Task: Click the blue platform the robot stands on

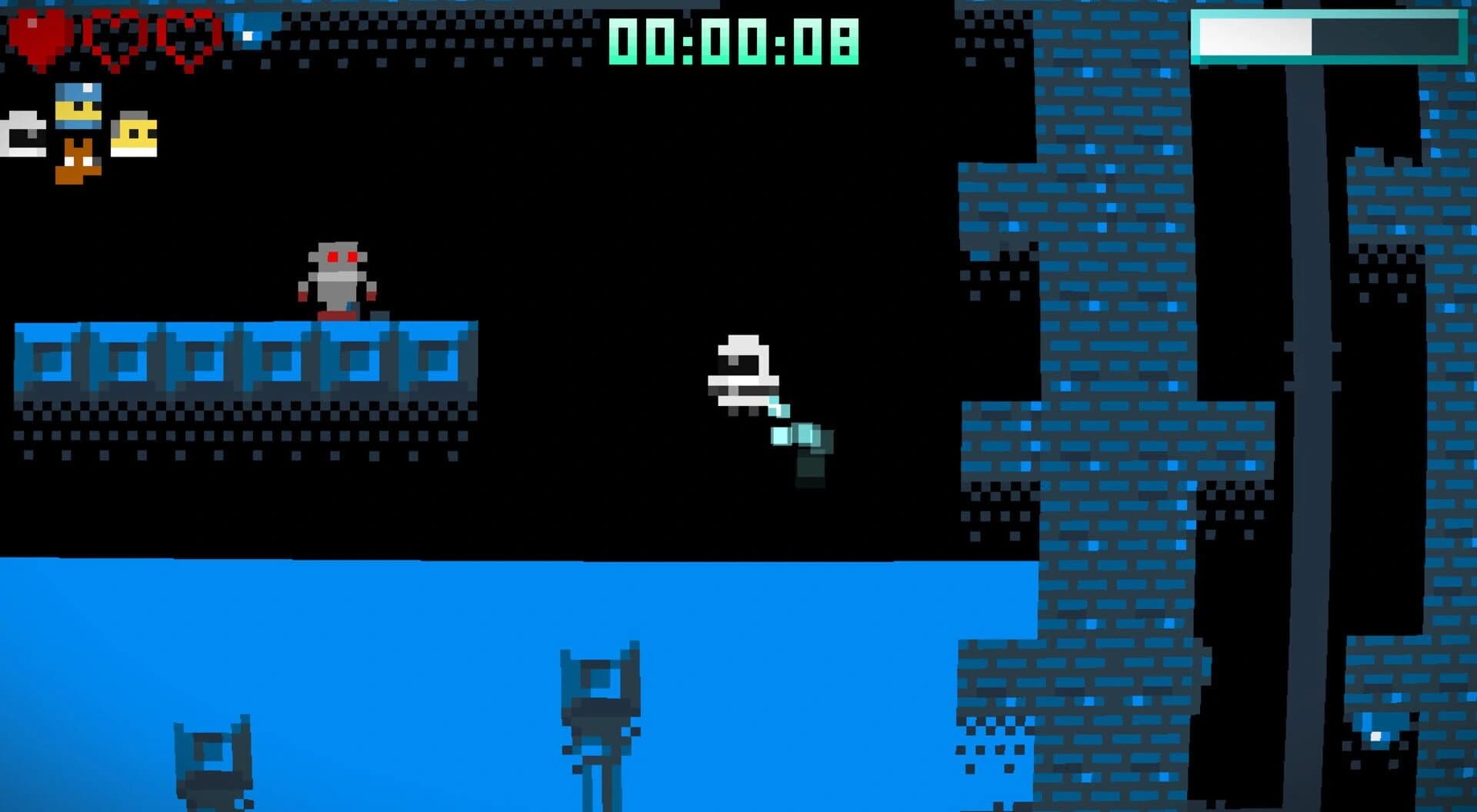Action: [x=246, y=354]
